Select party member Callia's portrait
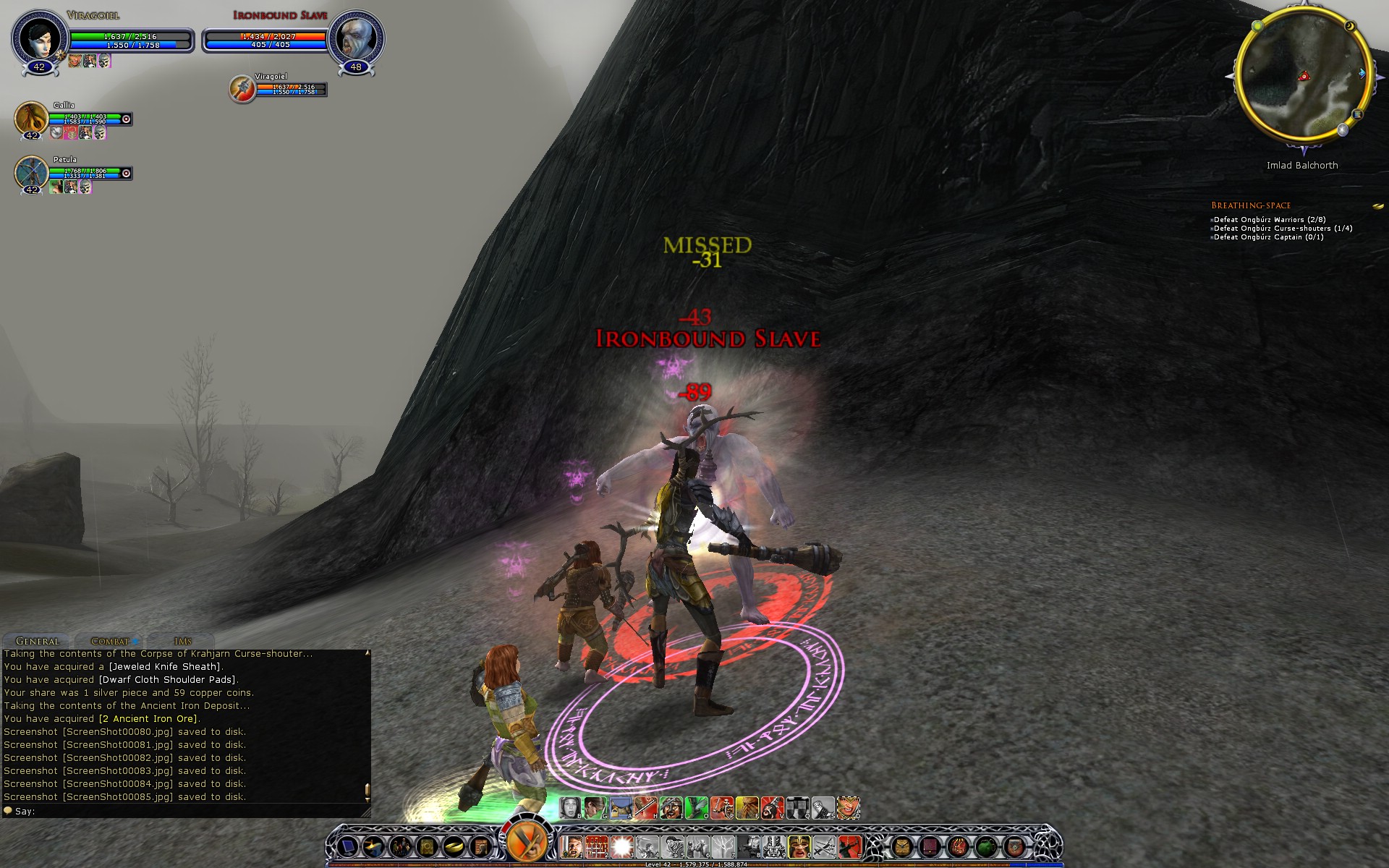The width and height of the screenshot is (1389, 868). (31, 118)
